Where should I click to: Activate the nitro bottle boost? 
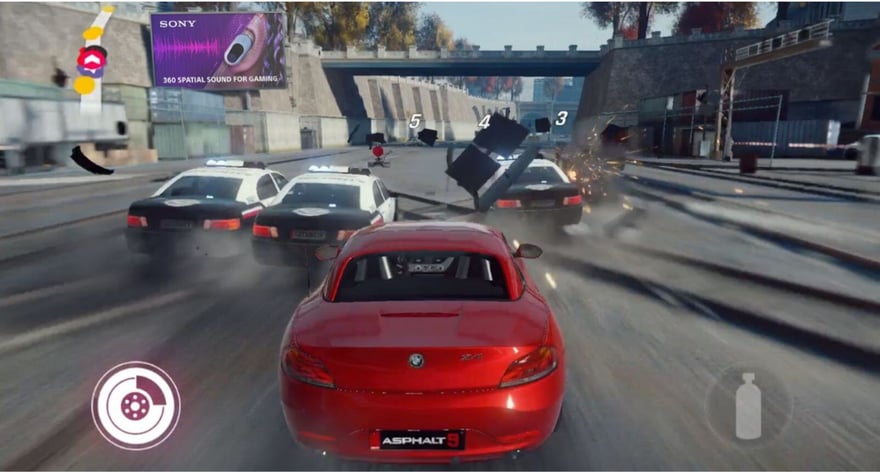pyautogui.click(x=748, y=405)
